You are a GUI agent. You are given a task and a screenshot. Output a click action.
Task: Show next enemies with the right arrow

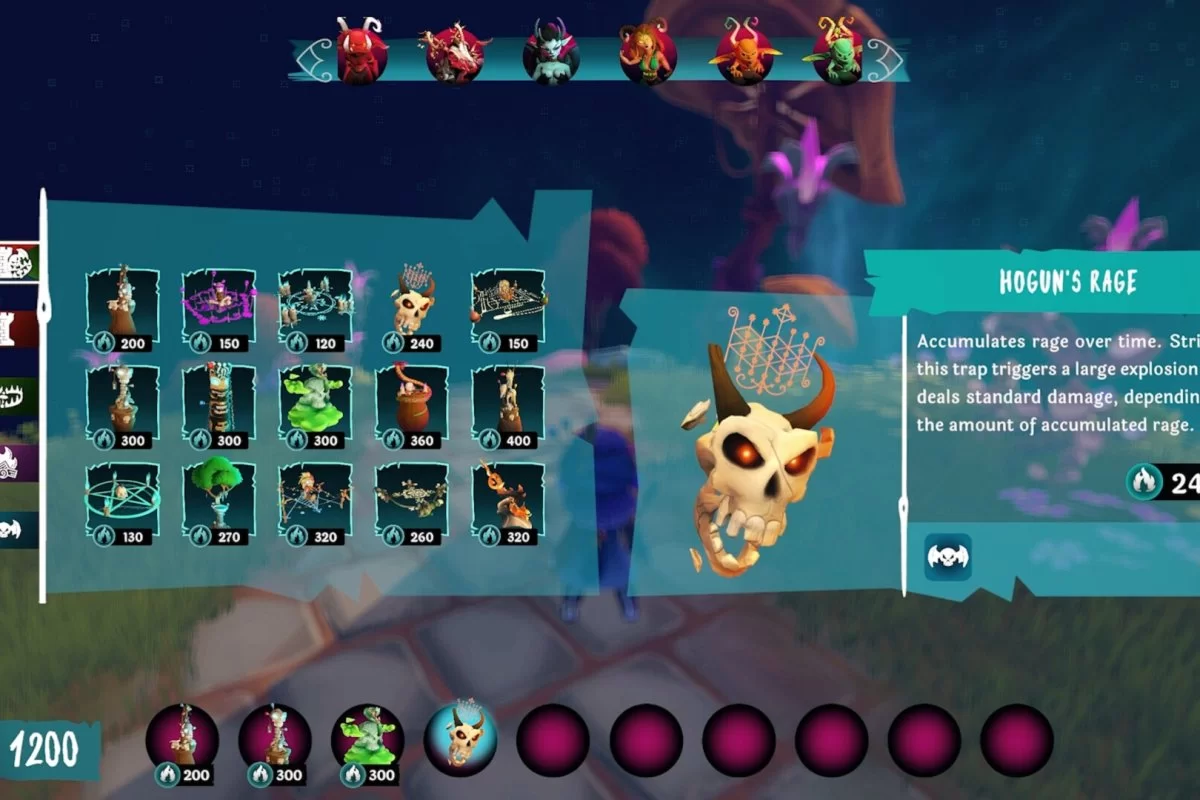click(887, 60)
